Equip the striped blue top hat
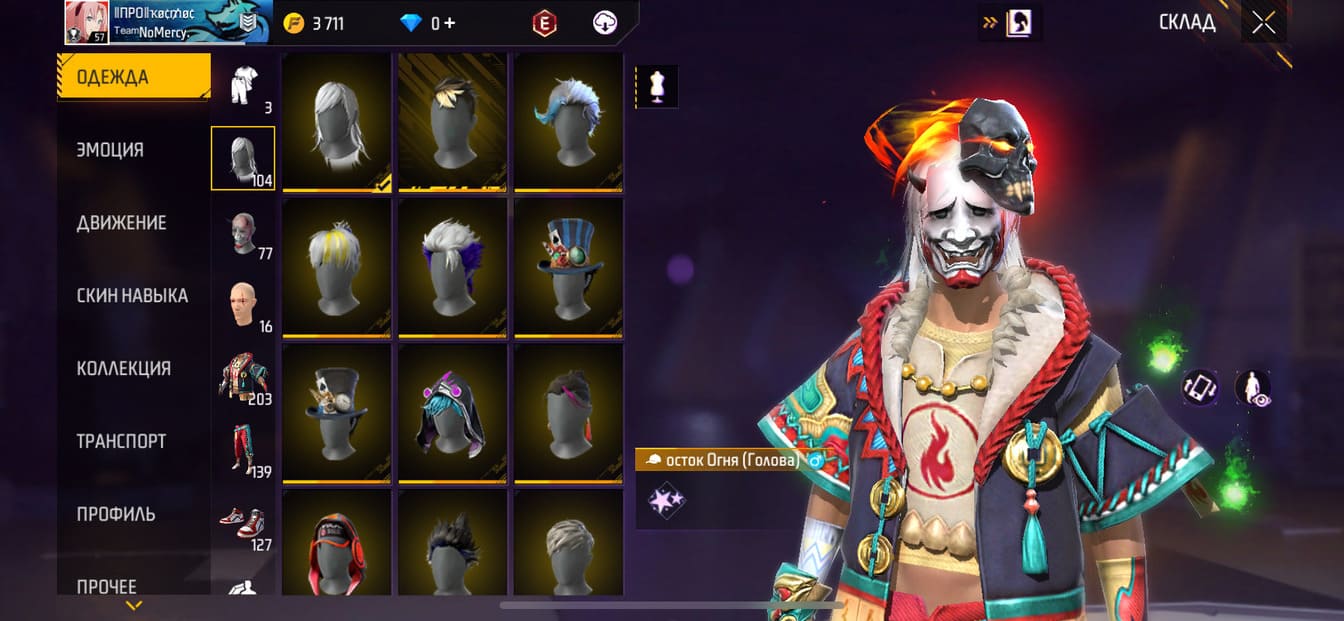This screenshot has height=621, width=1344. 568,266
